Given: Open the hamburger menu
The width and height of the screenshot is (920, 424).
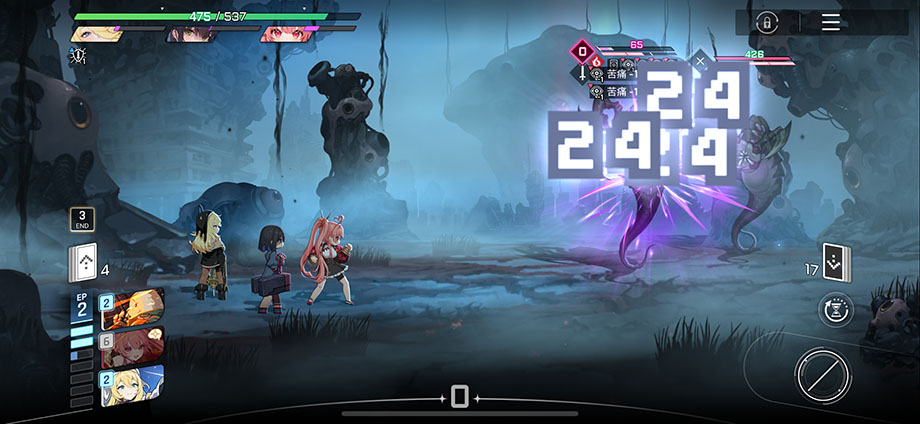Looking at the screenshot, I should (831, 22).
